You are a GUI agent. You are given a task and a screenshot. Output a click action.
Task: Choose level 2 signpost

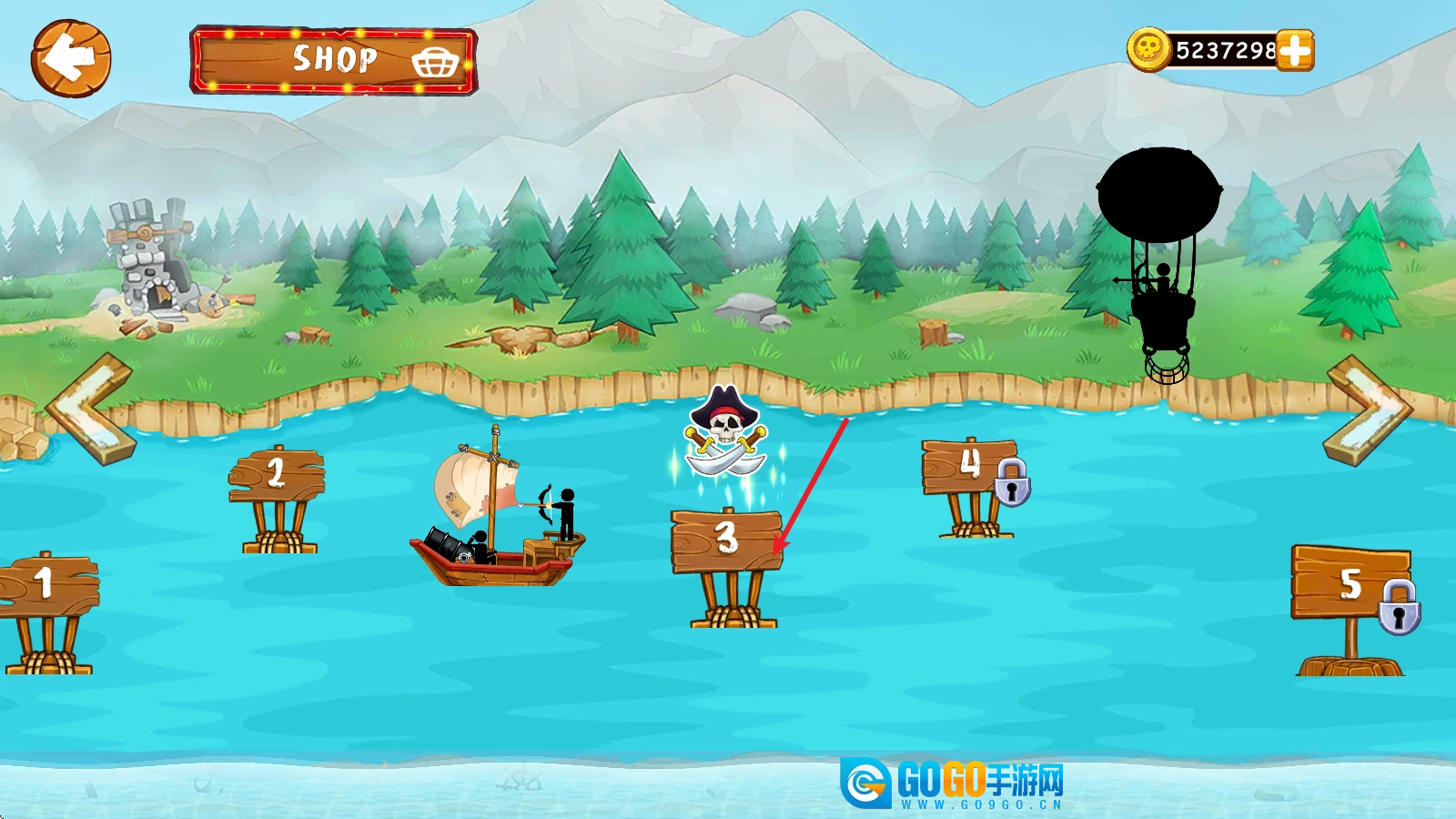pos(277,475)
